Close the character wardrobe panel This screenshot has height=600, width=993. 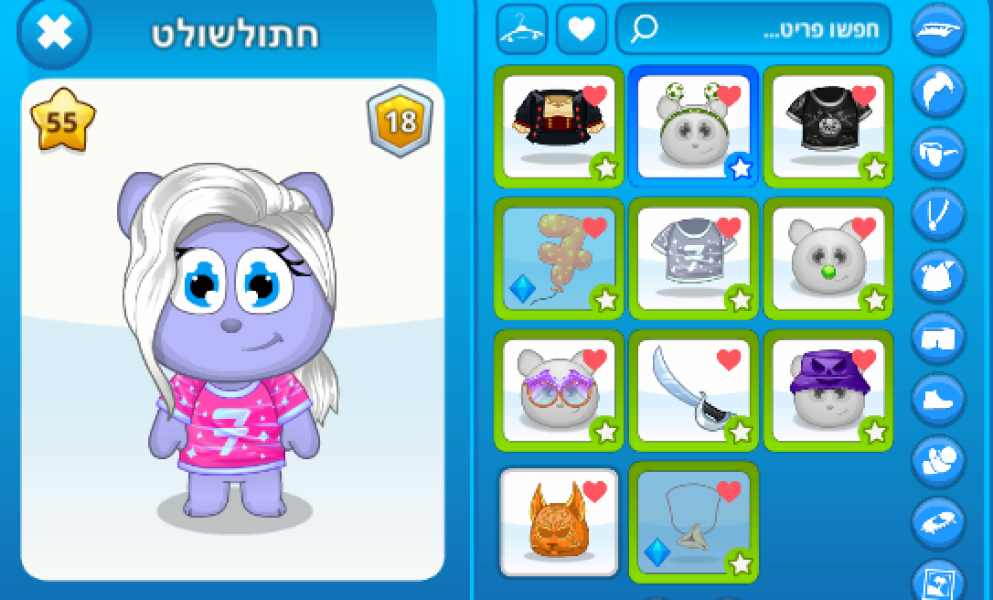click(54, 32)
